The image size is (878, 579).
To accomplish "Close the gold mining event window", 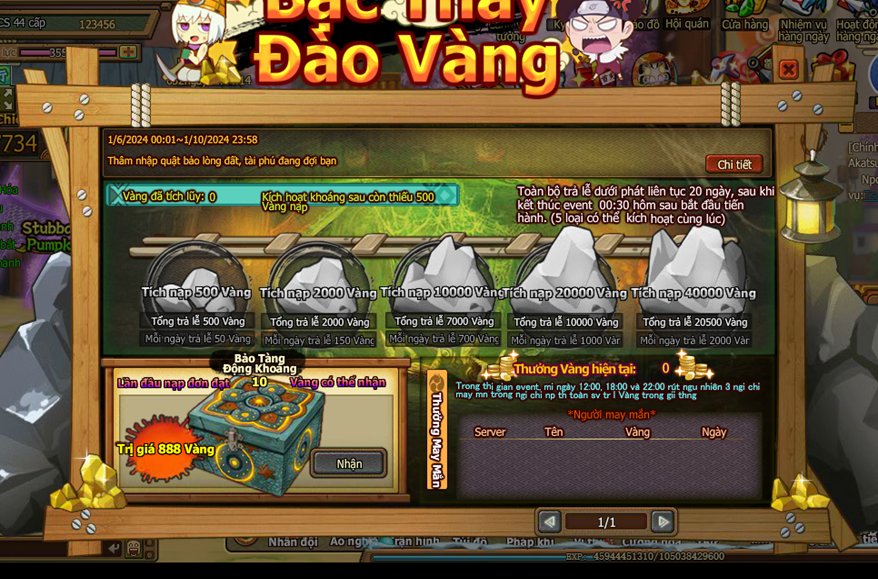I will (x=788, y=69).
